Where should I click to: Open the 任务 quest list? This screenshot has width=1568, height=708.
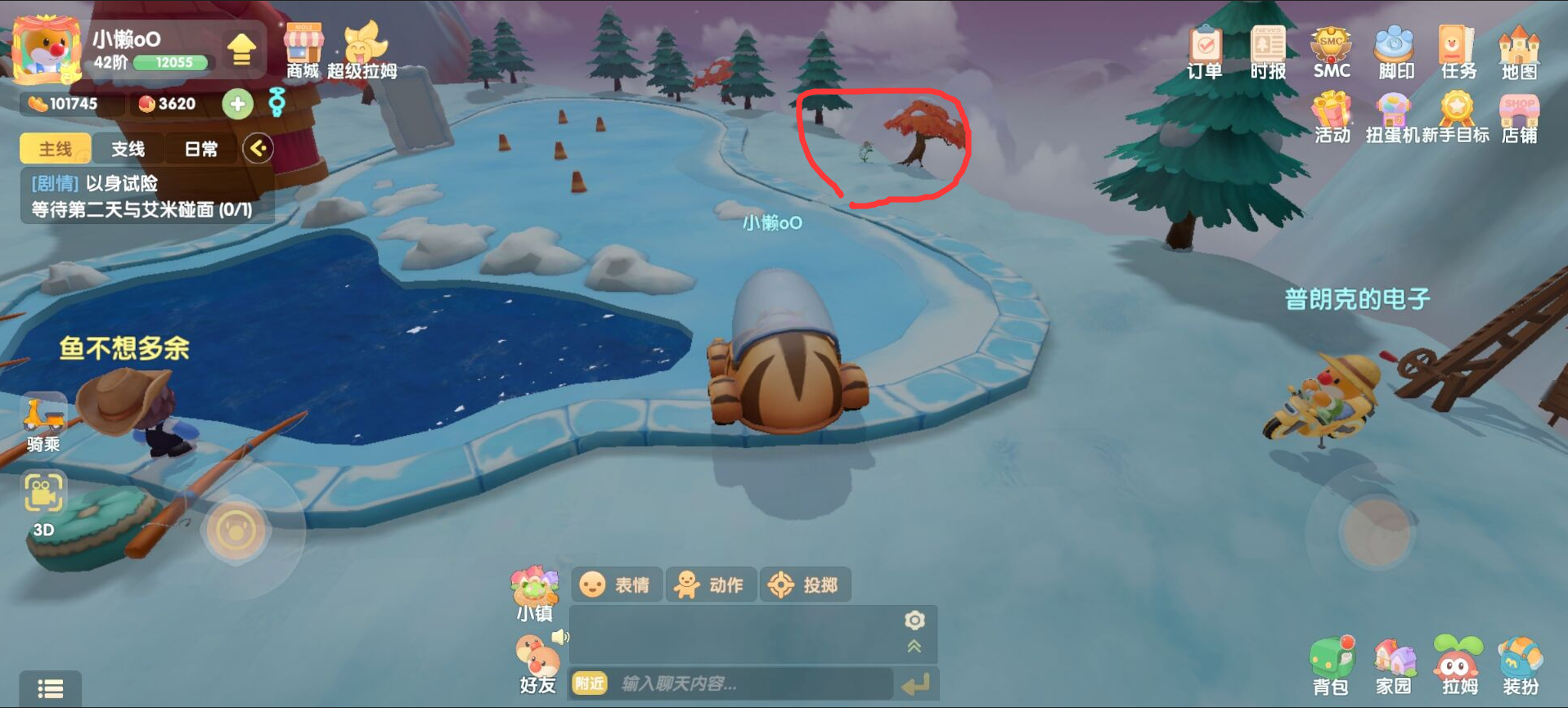click(x=1458, y=52)
